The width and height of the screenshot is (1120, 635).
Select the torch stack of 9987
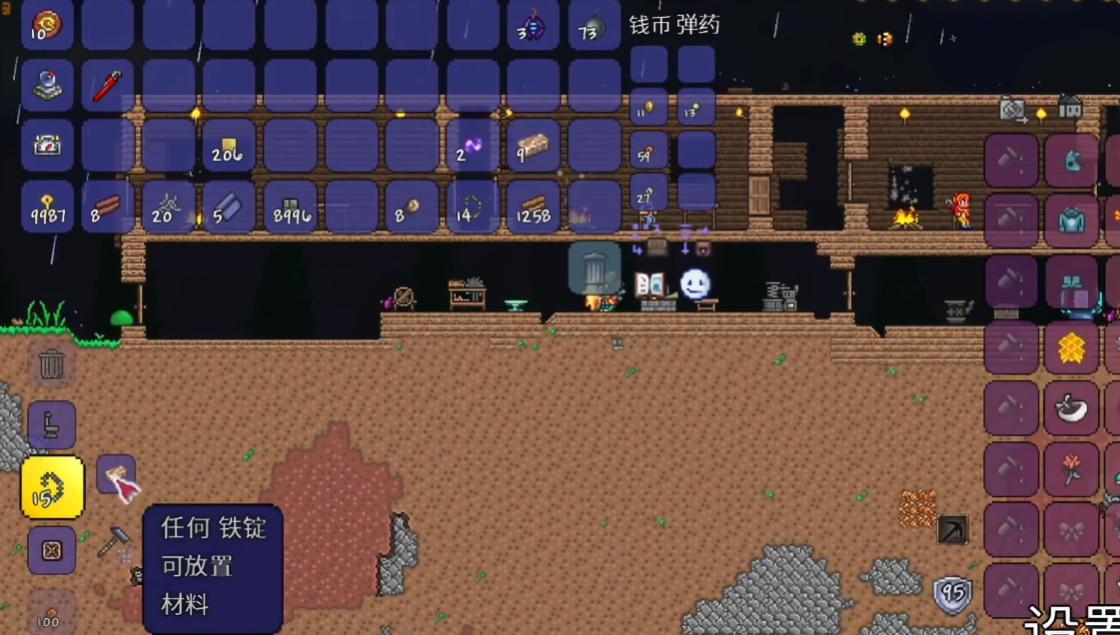point(47,208)
